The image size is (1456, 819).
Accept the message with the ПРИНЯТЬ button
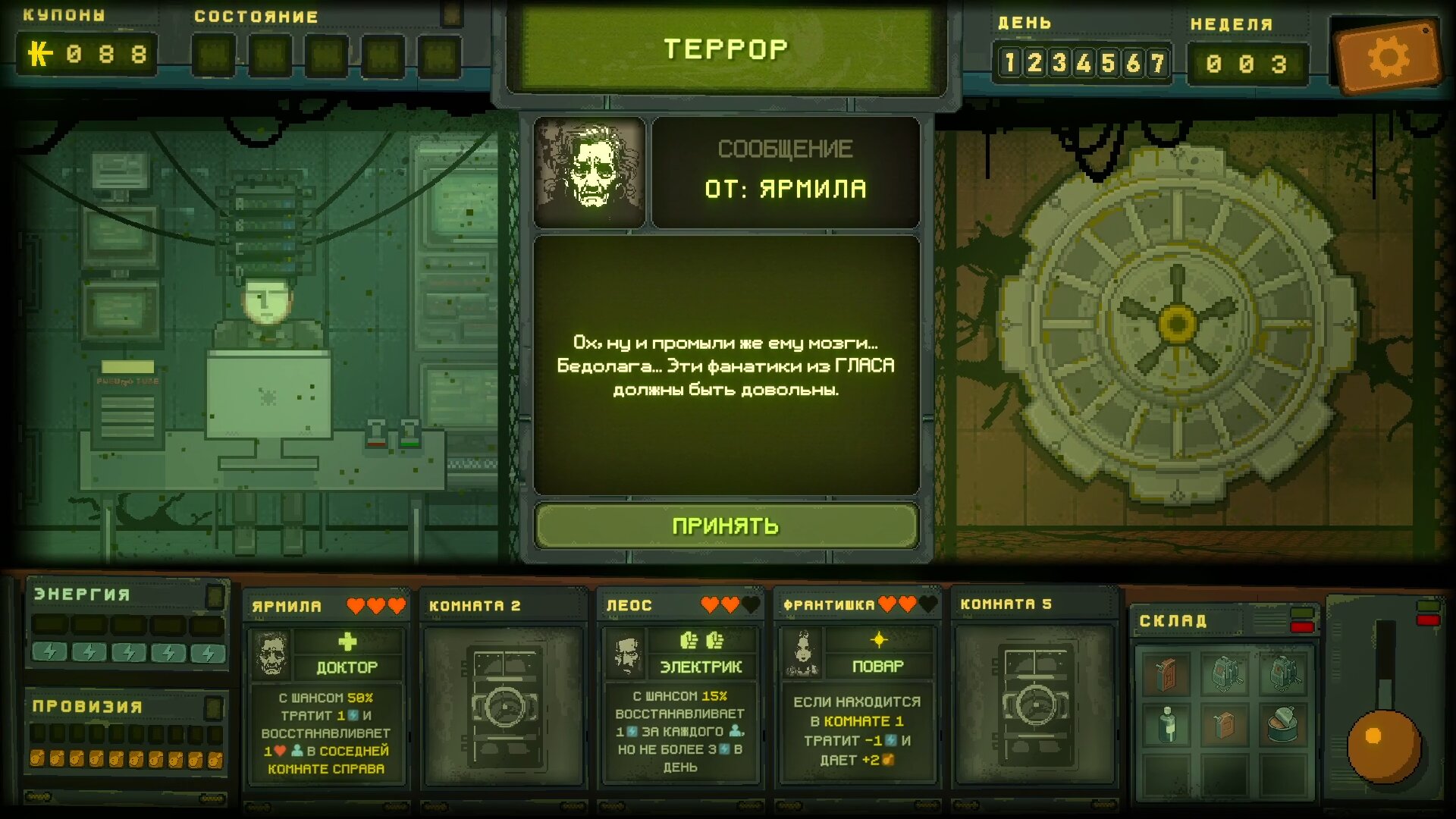click(726, 526)
